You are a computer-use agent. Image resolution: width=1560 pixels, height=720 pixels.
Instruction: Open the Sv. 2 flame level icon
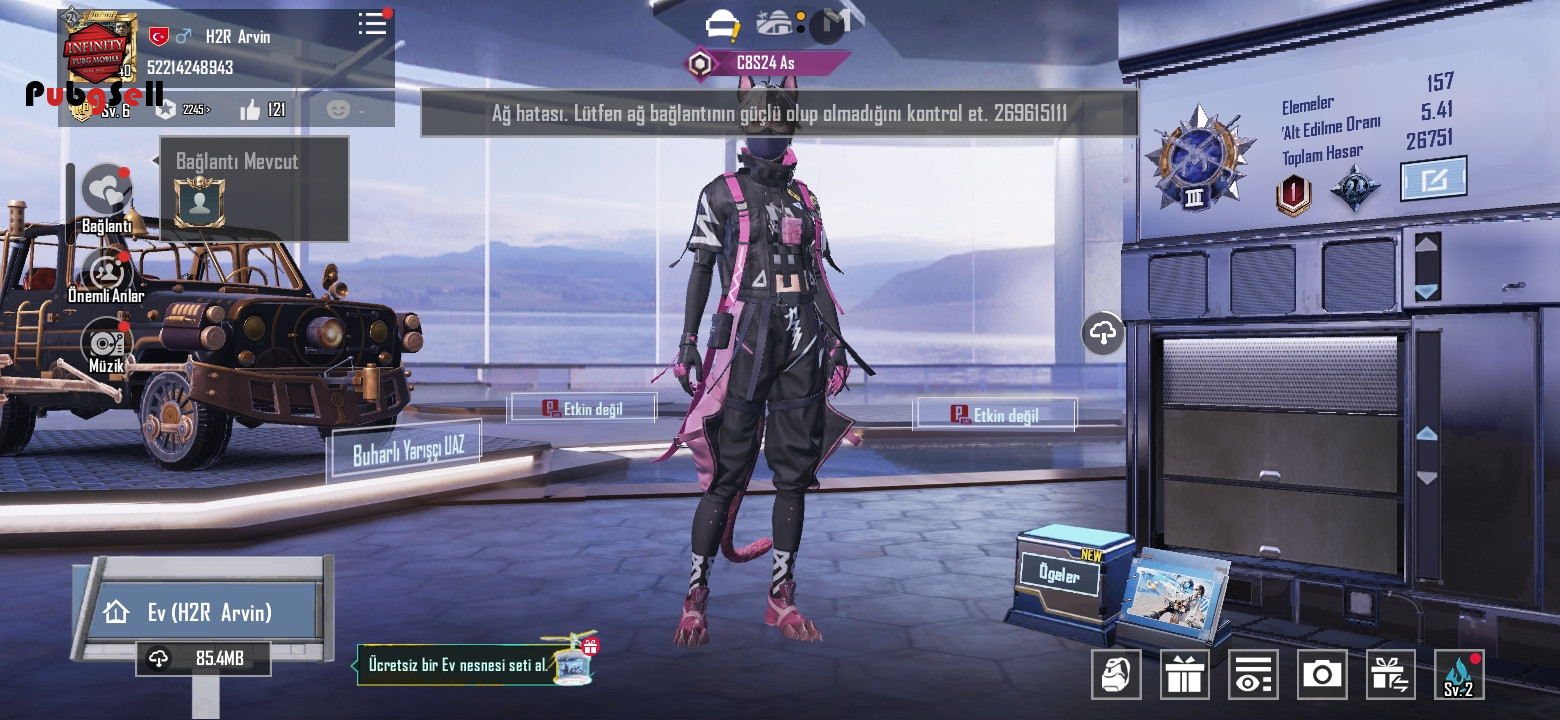(1459, 675)
